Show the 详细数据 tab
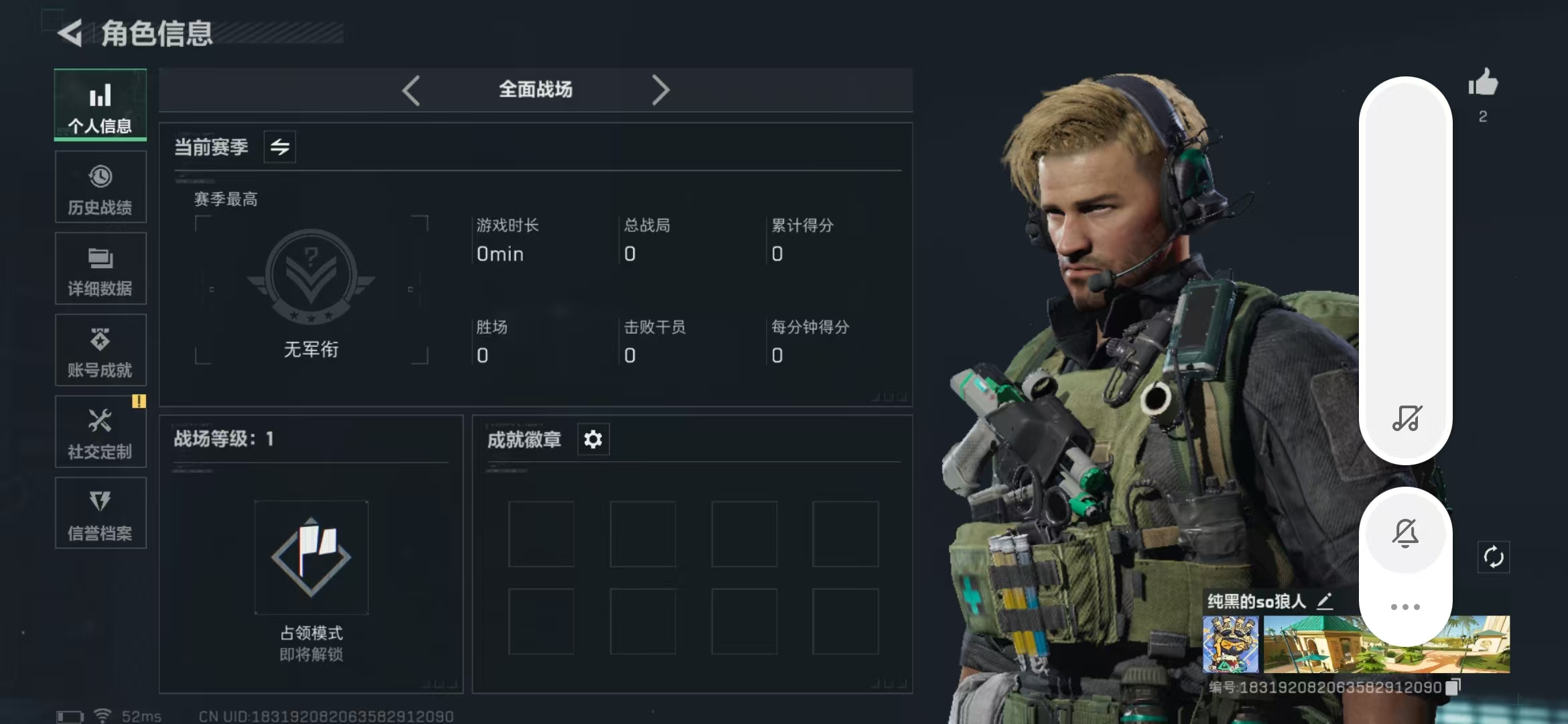The width and height of the screenshot is (1568, 724). pyautogui.click(x=101, y=269)
